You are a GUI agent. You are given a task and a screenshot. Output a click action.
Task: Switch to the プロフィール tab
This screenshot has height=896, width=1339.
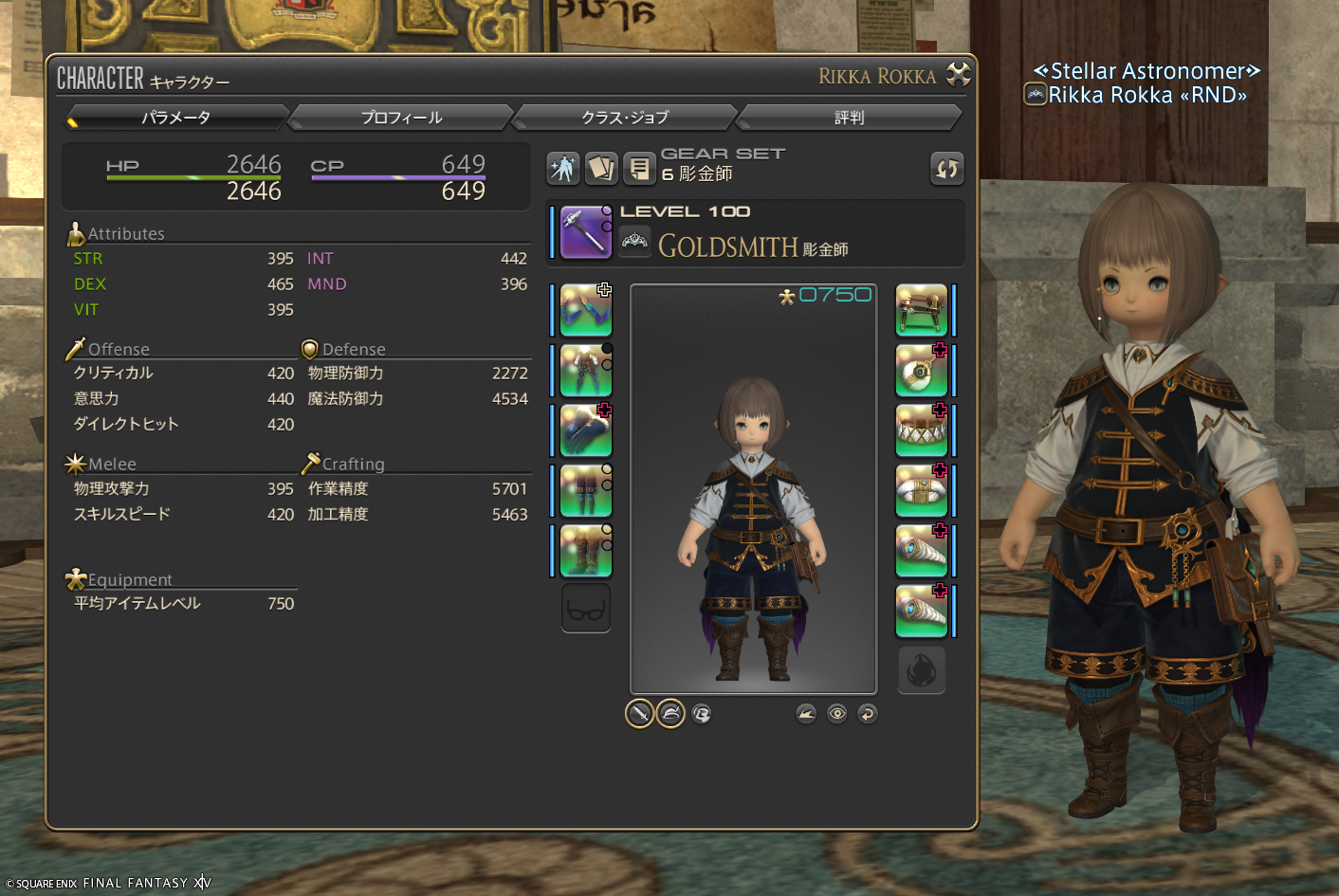(401, 118)
